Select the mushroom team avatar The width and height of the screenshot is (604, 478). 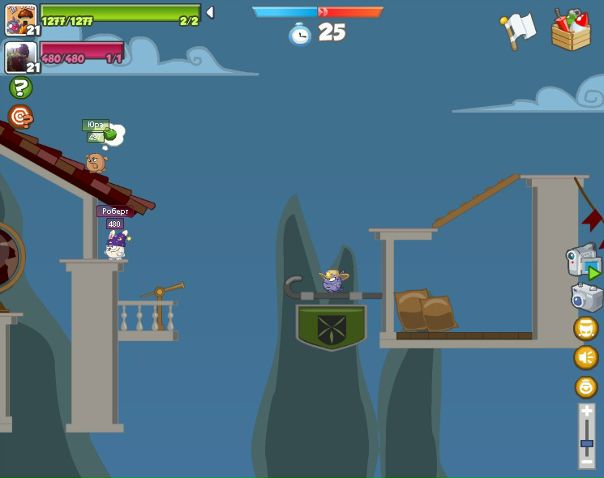point(19,18)
